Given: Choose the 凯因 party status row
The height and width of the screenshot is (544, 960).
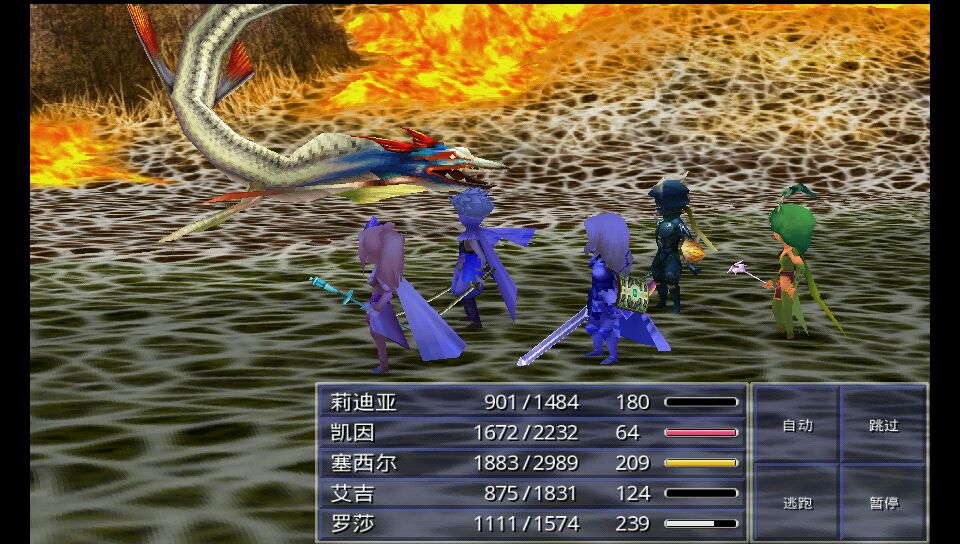Looking at the screenshot, I should [x=532, y=432].
